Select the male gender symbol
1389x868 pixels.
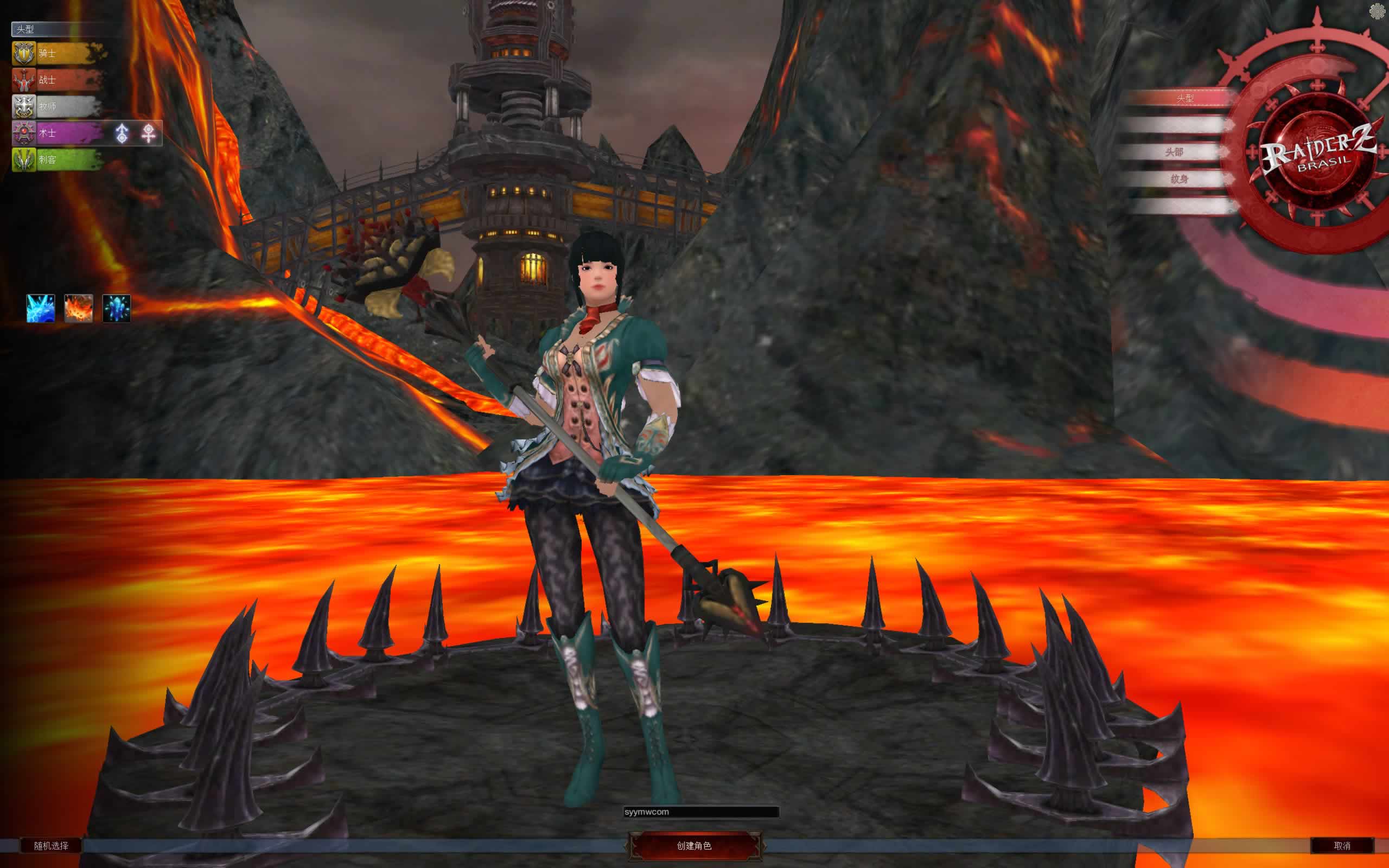[x=122, y=133]
